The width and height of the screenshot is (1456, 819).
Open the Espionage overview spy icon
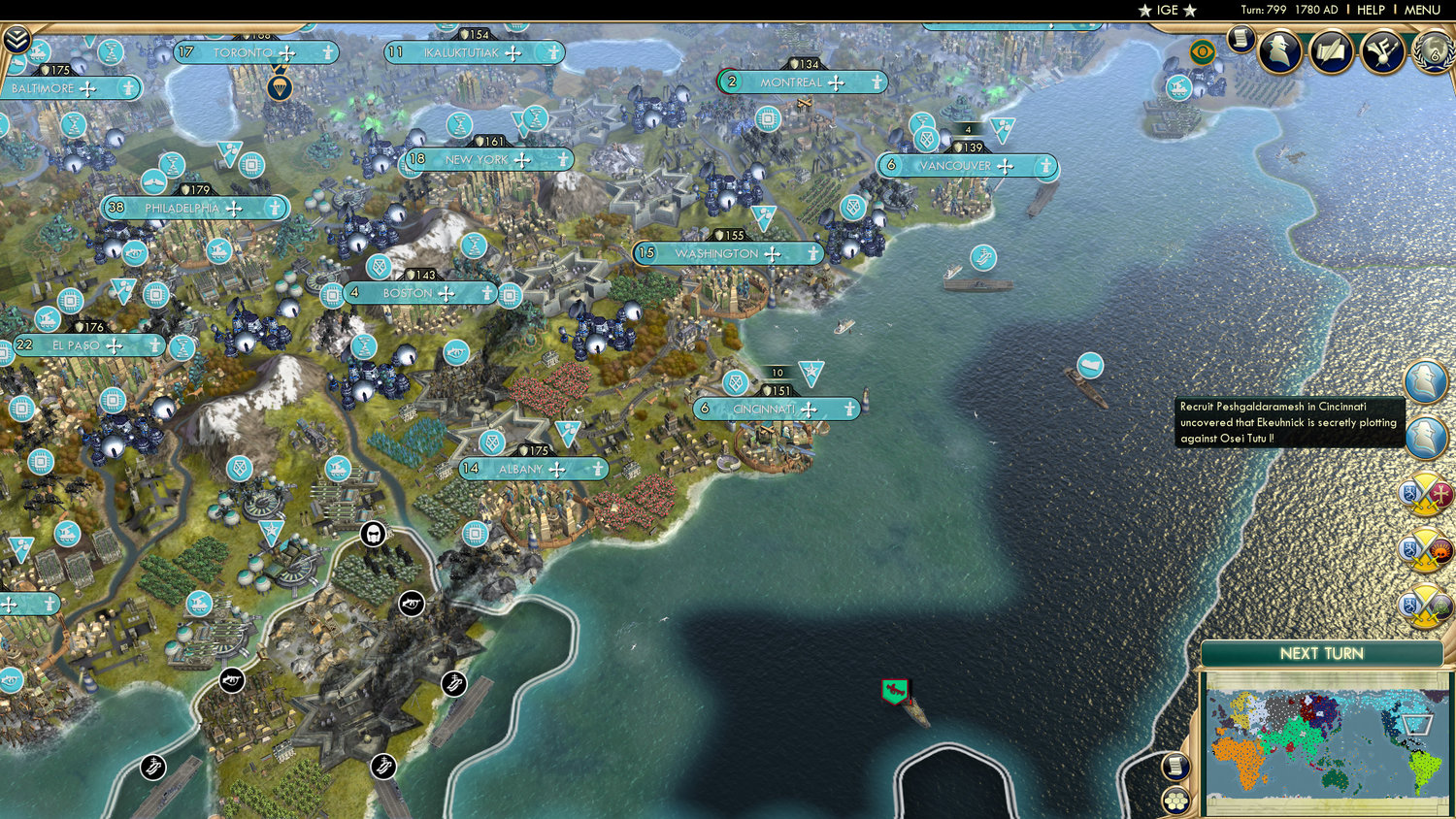(1276, 51)
